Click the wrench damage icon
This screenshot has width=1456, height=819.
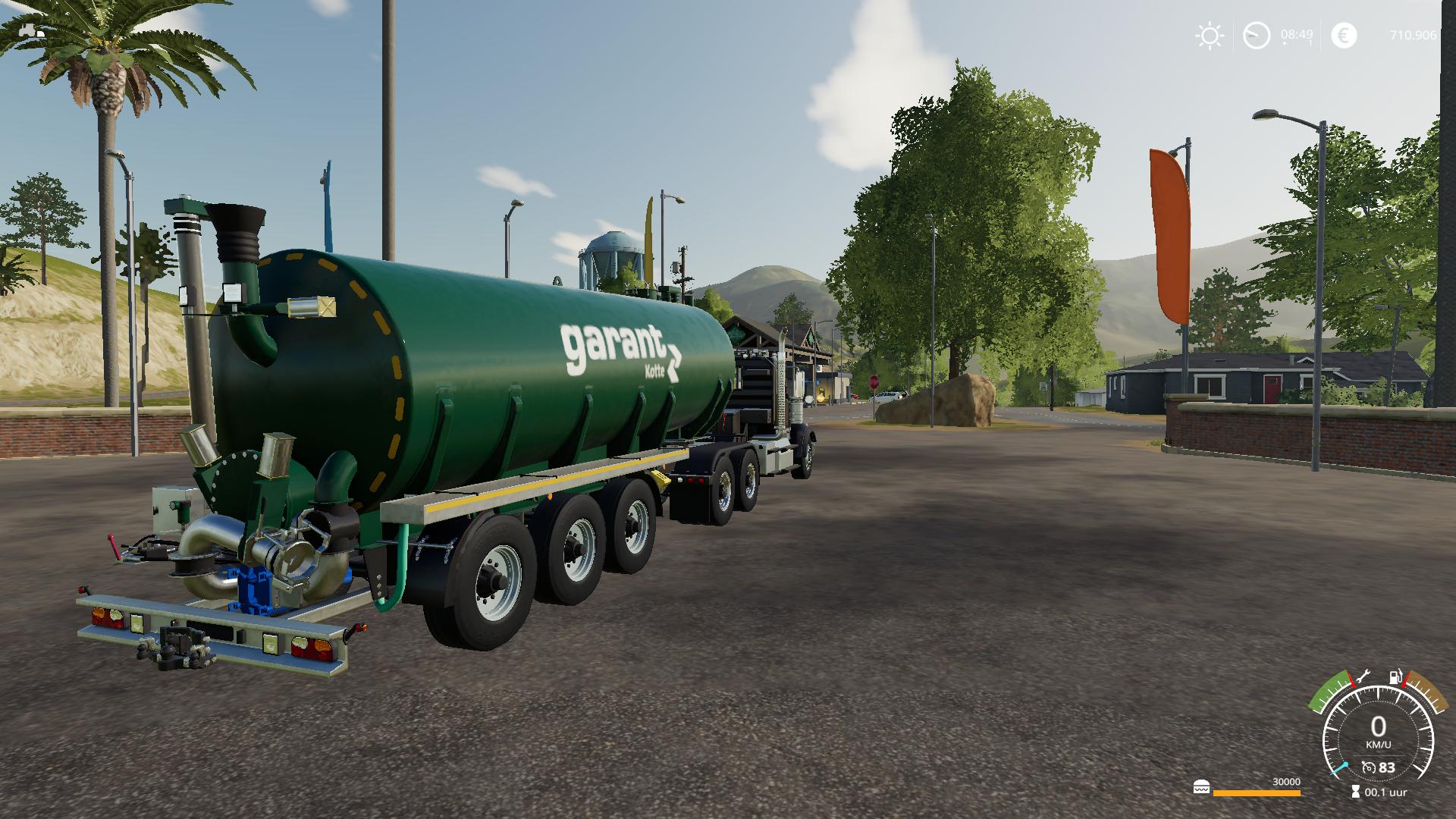tap(1363, 675)
